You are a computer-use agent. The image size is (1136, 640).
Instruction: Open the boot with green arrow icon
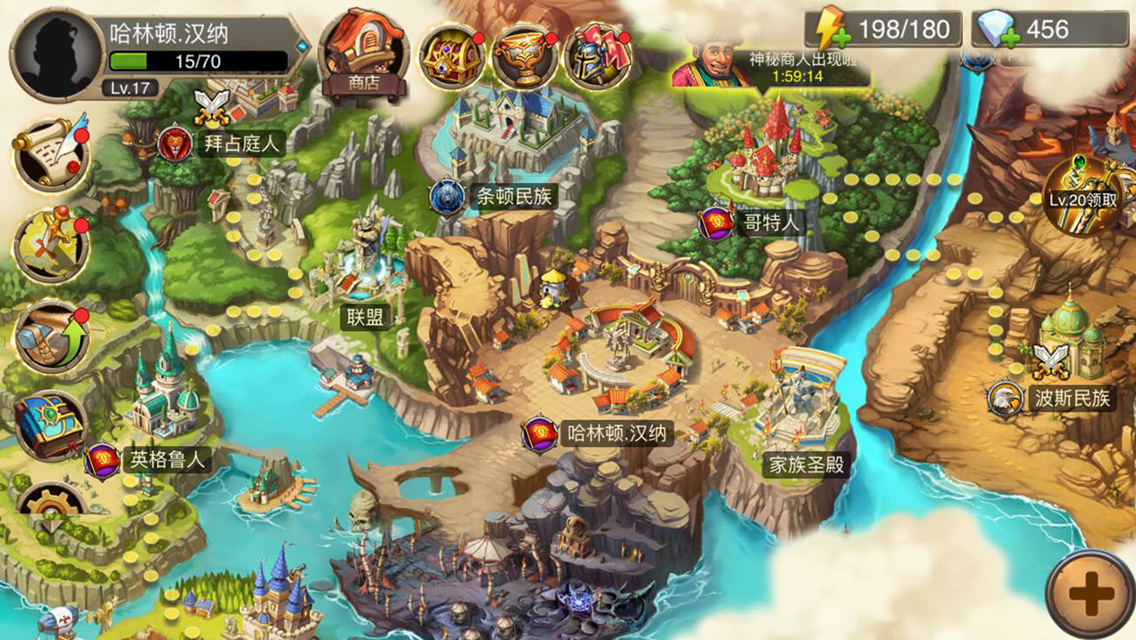point(52,337)
